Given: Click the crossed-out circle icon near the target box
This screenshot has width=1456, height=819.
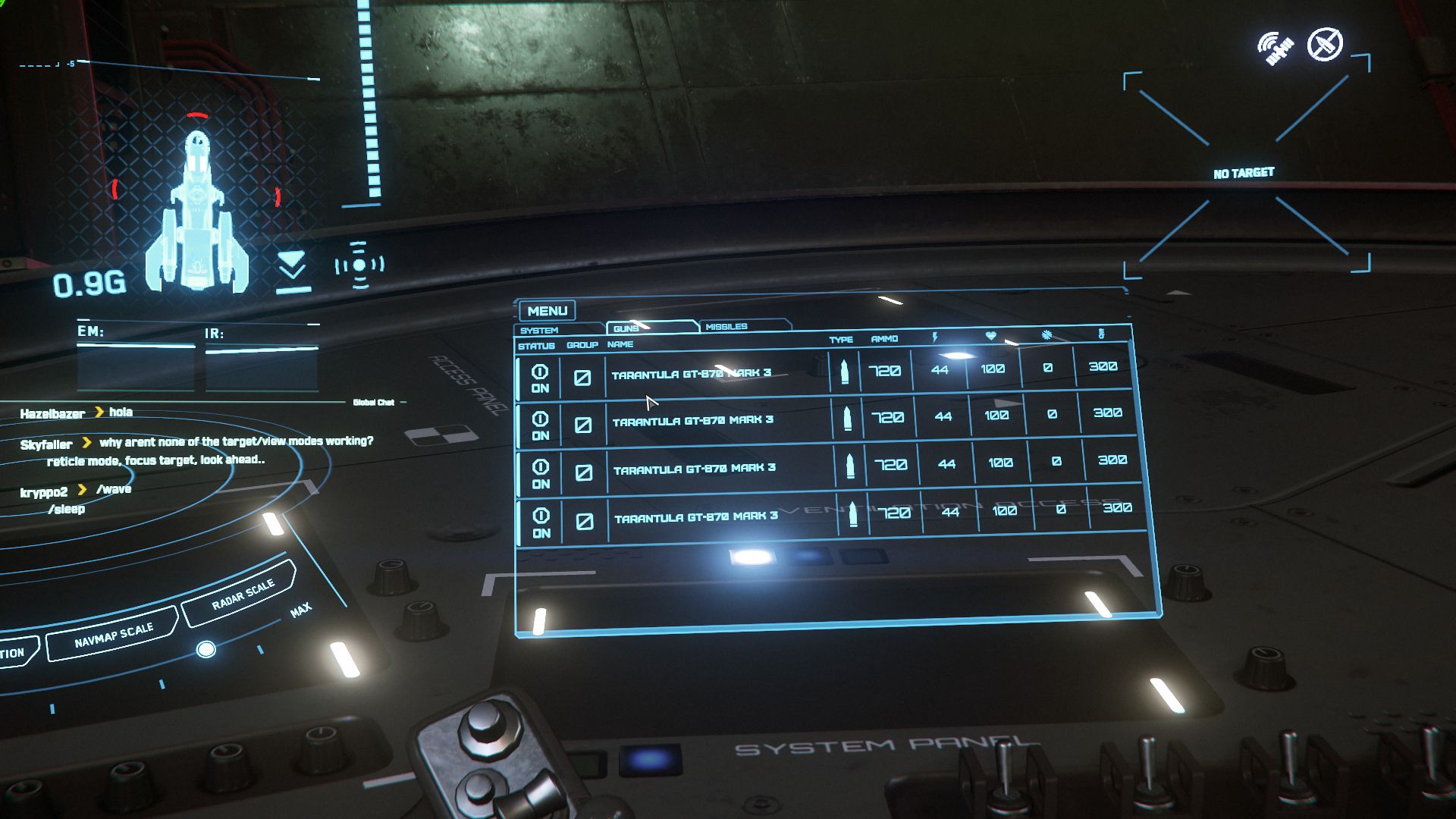Looking at the screenshot, I should [1325, 44].
